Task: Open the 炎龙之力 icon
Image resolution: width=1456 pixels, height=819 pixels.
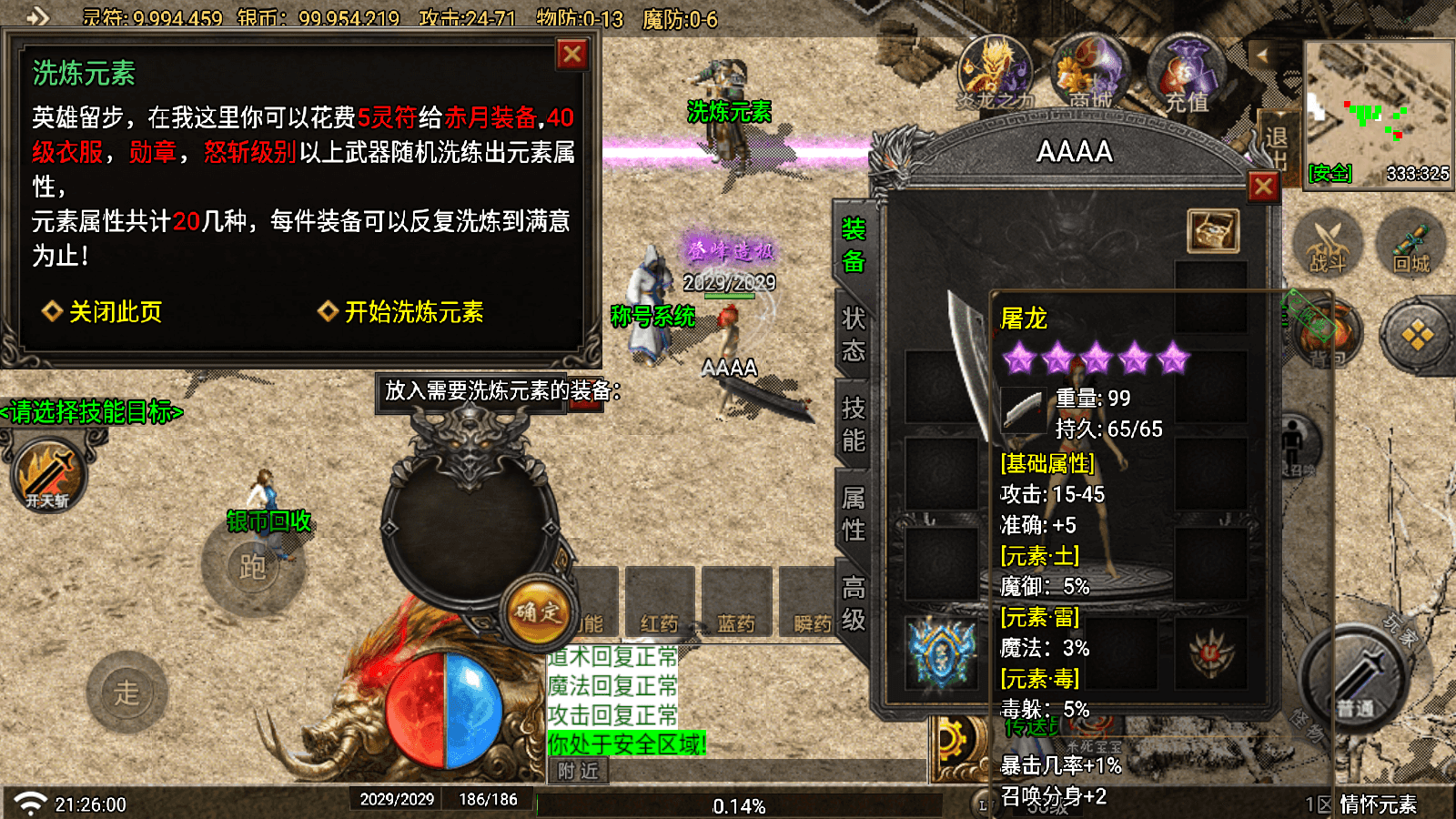Action: click(x=995, y=75)
